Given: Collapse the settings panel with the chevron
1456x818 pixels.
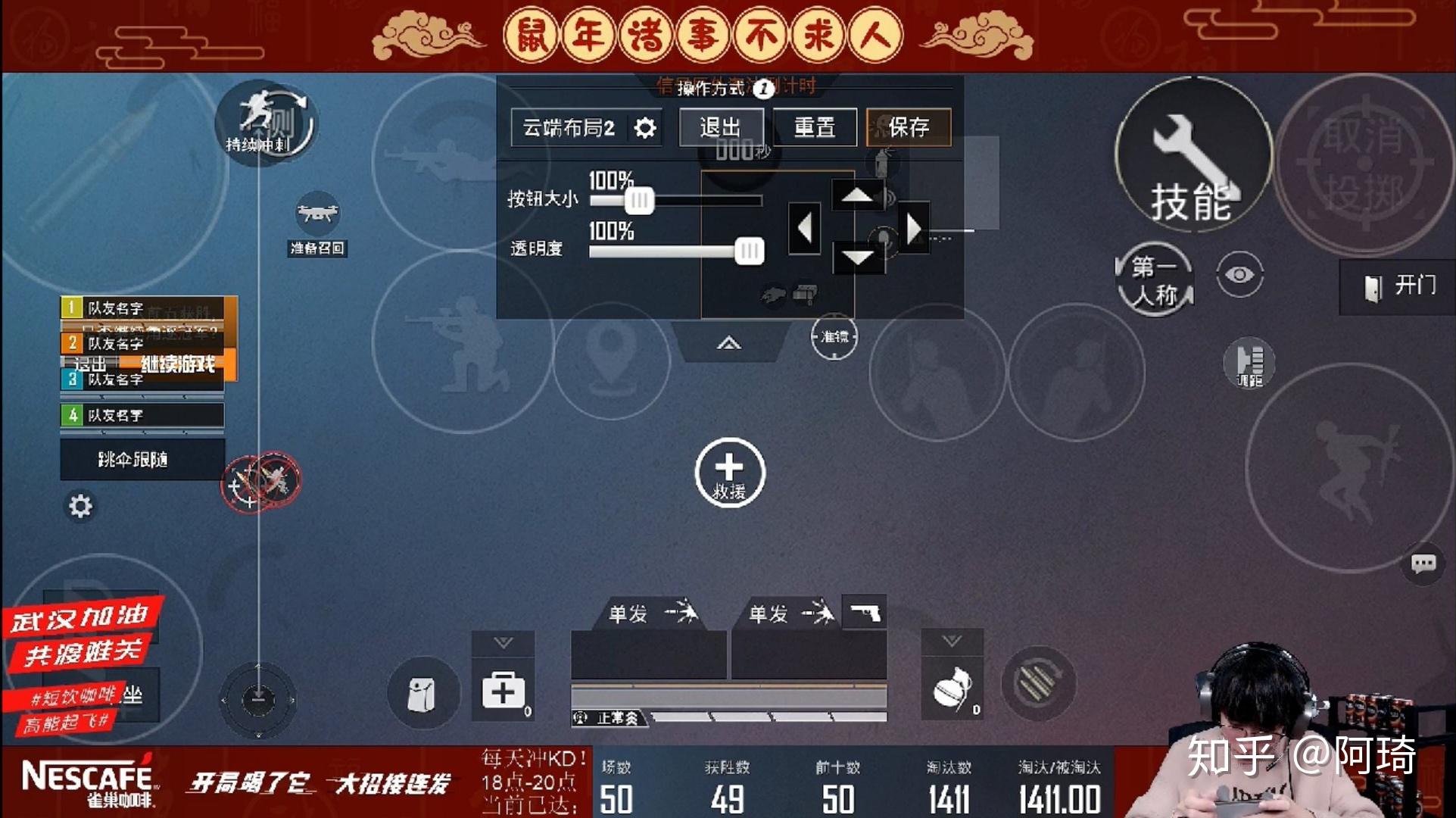Looking at the screenshot, I should pos(728,342).
